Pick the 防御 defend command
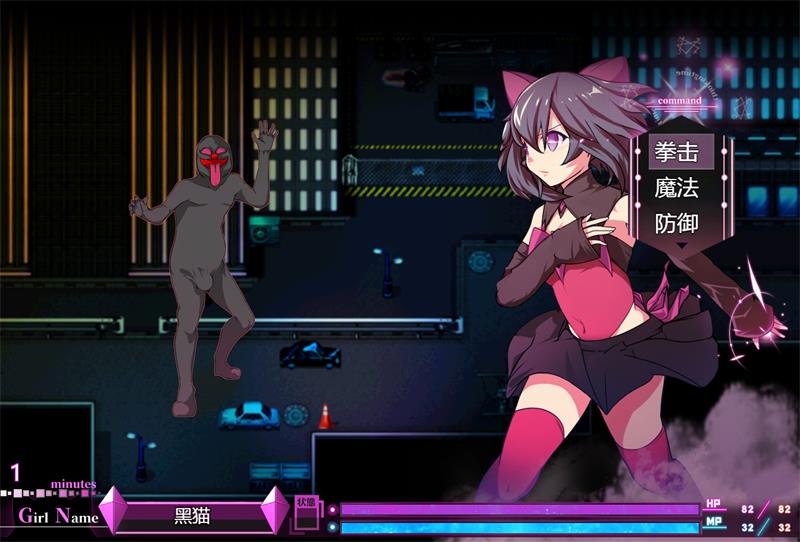The image size is (800, 542). point(676,222)
